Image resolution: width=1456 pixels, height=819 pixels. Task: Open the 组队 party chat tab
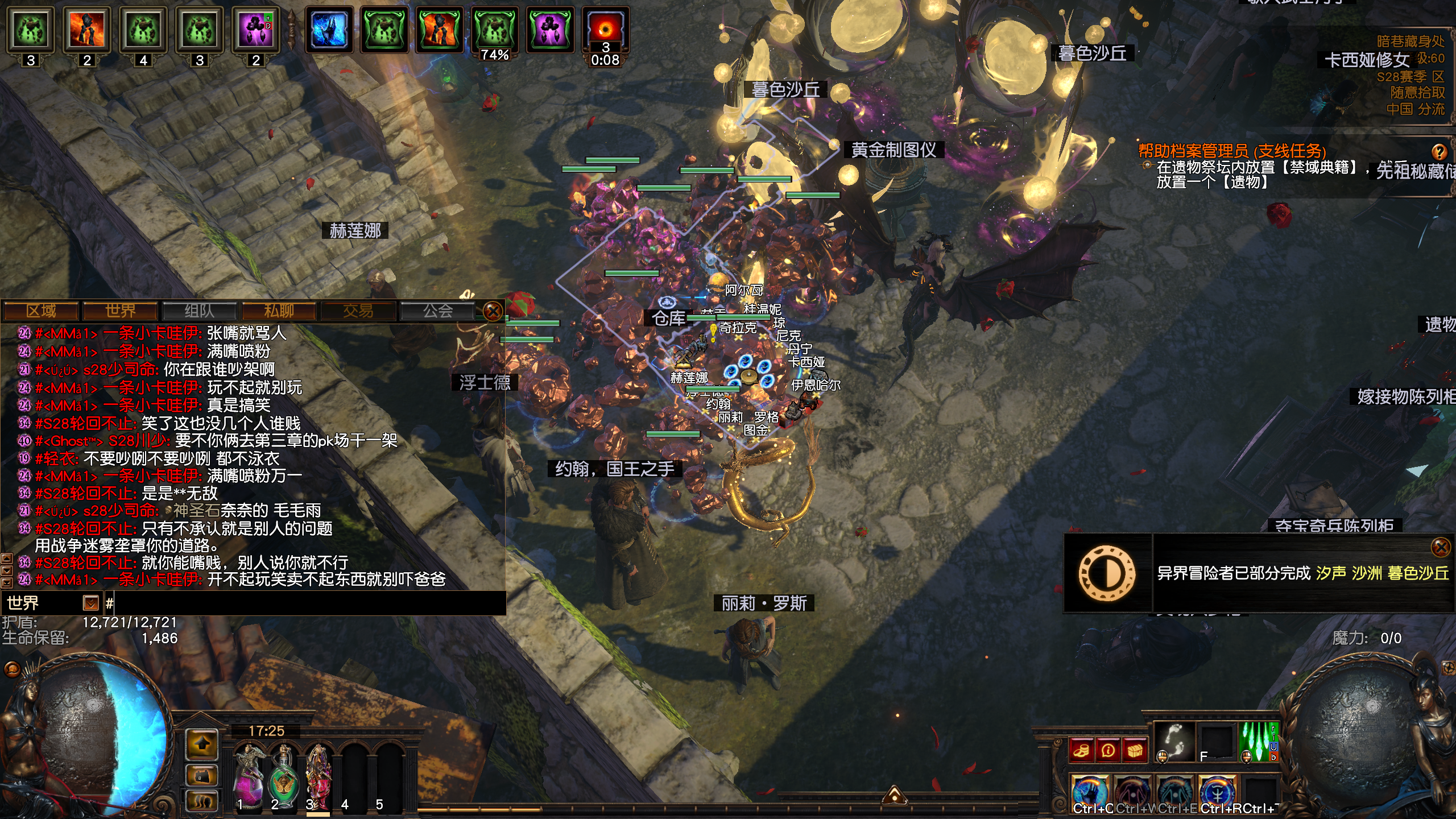coord(199,311)
